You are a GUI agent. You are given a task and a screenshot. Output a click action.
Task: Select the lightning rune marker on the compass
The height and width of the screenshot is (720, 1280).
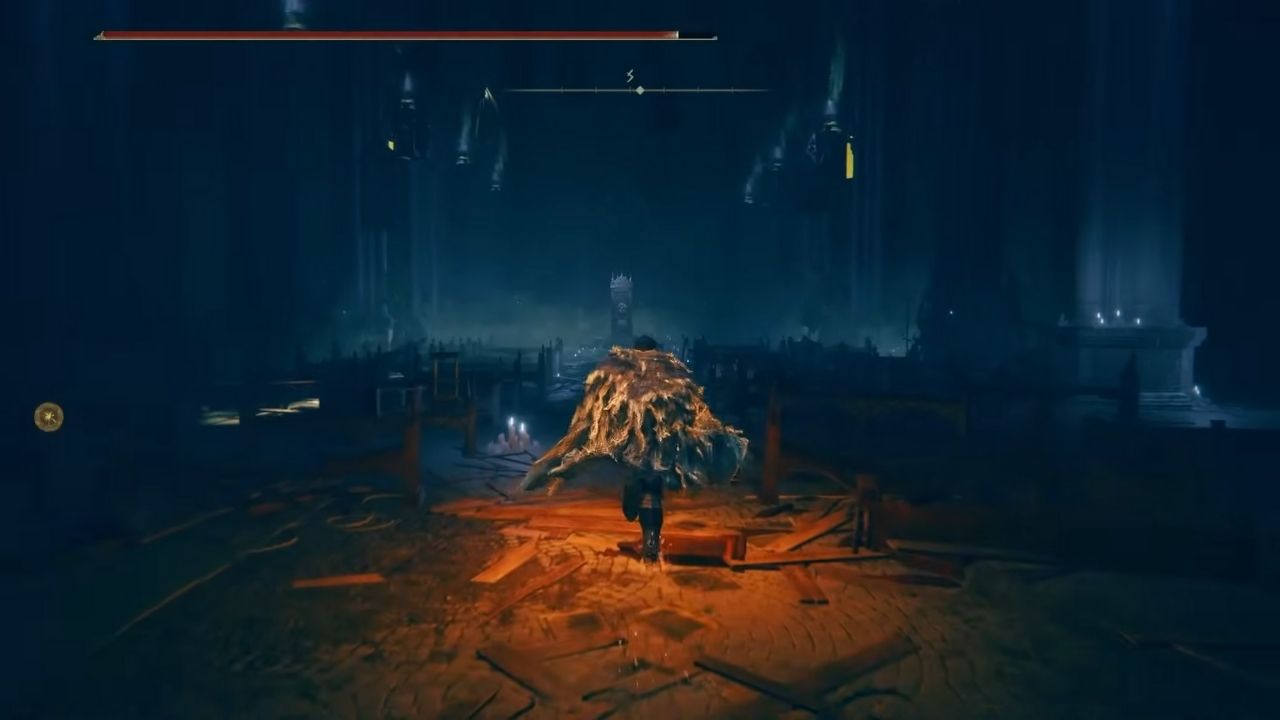click(x=629, y=77)
